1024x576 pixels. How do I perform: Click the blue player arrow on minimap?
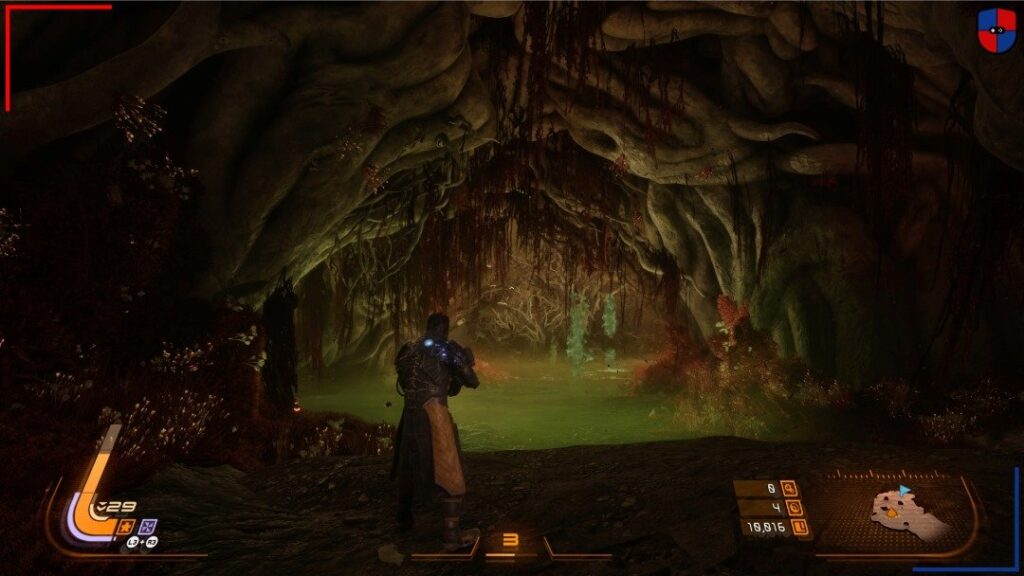click(x=904, y=490)
